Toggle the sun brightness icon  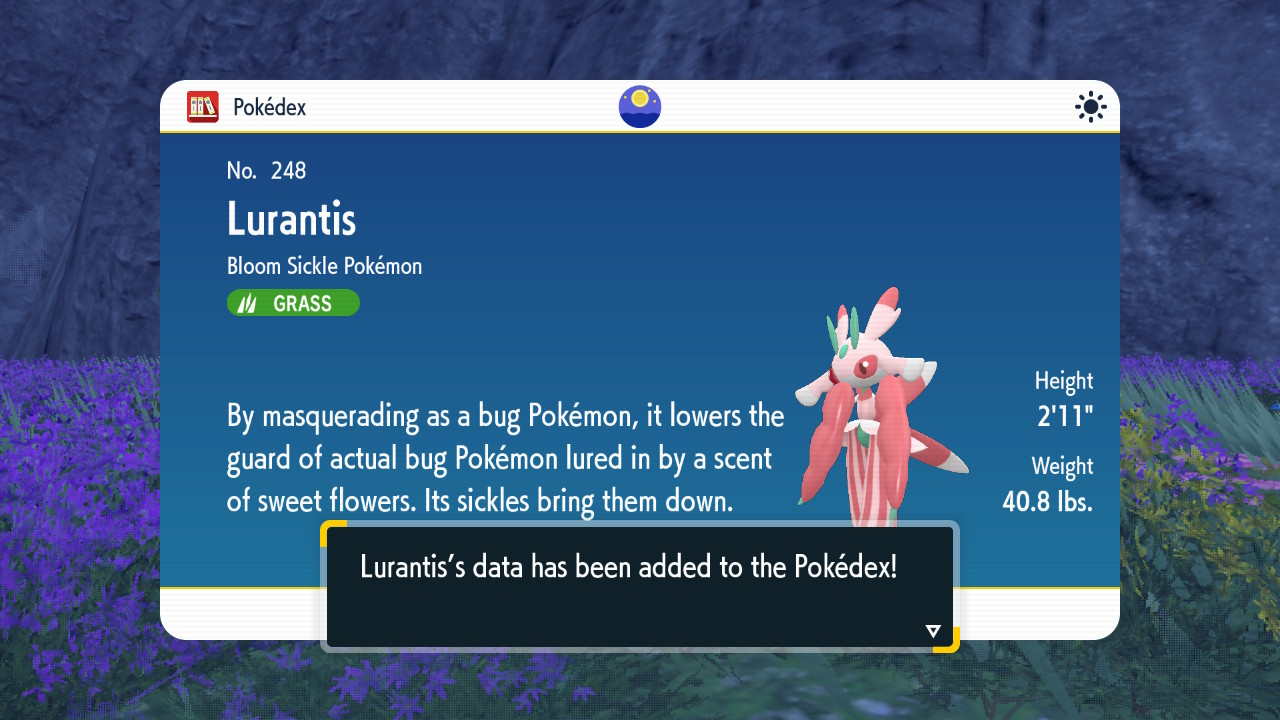pos(1090,107)
